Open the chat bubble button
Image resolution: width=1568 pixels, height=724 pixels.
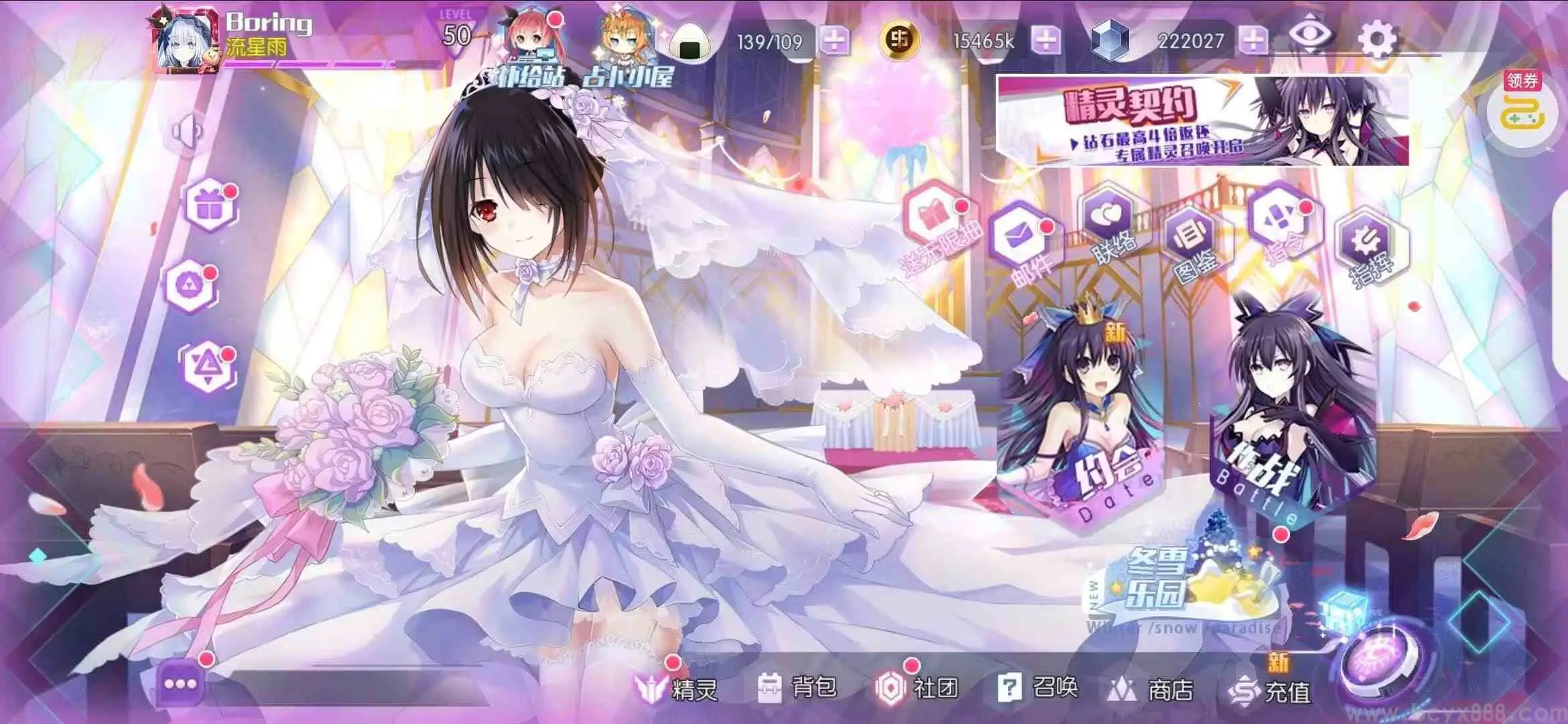point(180,684)
